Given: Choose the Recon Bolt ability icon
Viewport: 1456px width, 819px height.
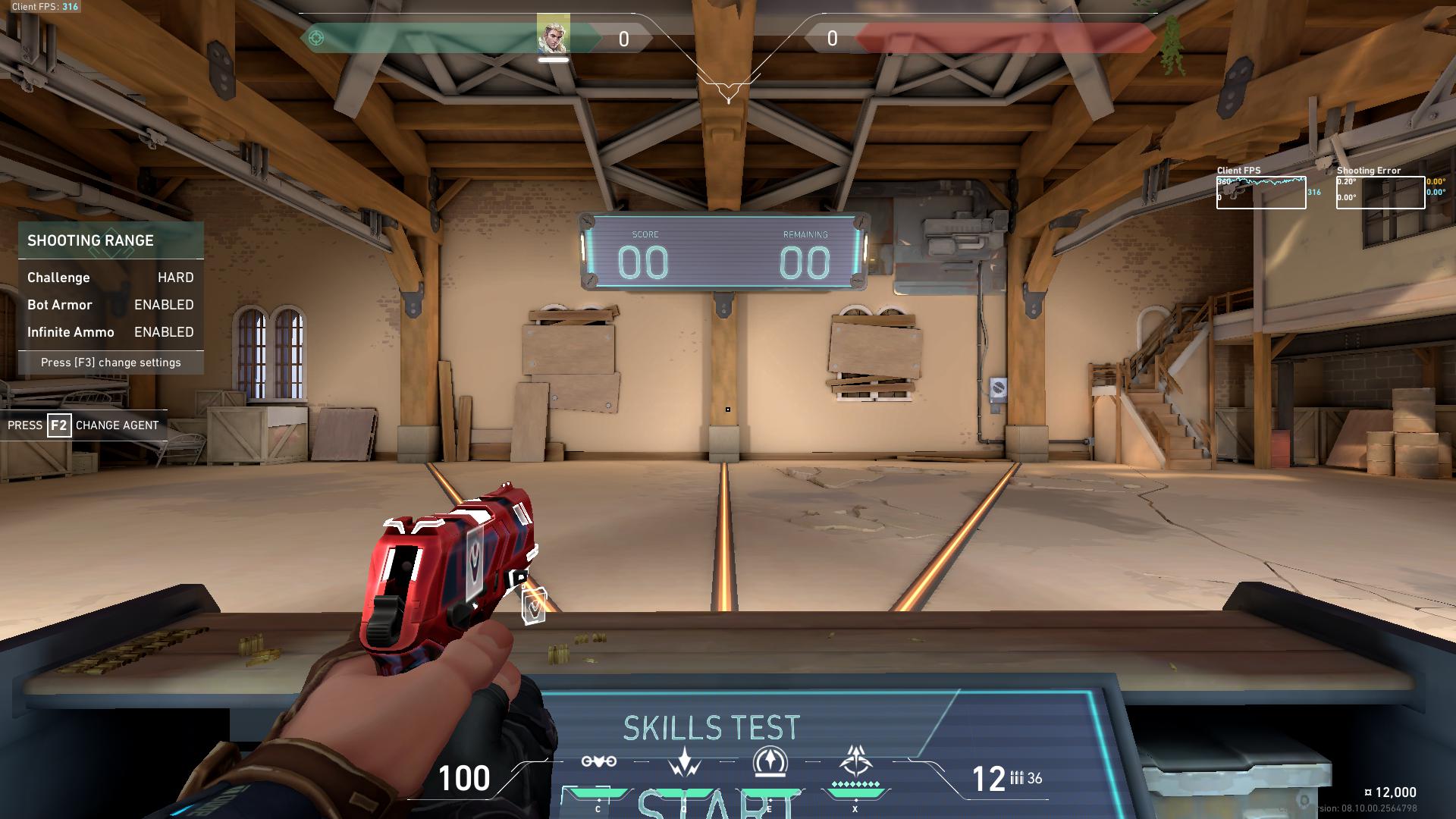Looking at the screenshot, I should pyautogui.click(x=770, y=761).
